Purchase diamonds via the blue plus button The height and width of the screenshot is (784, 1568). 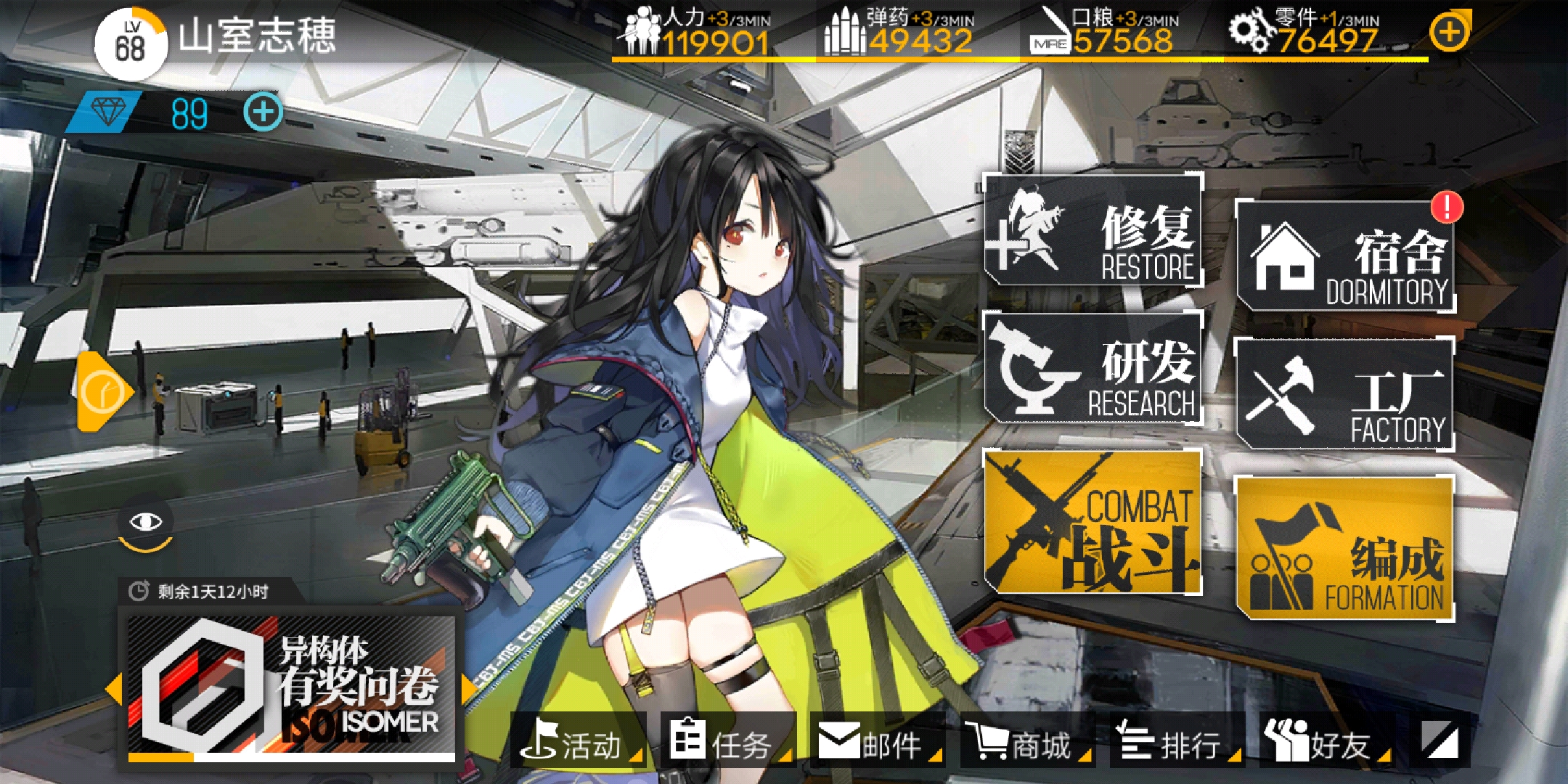[x=264, y=113]
